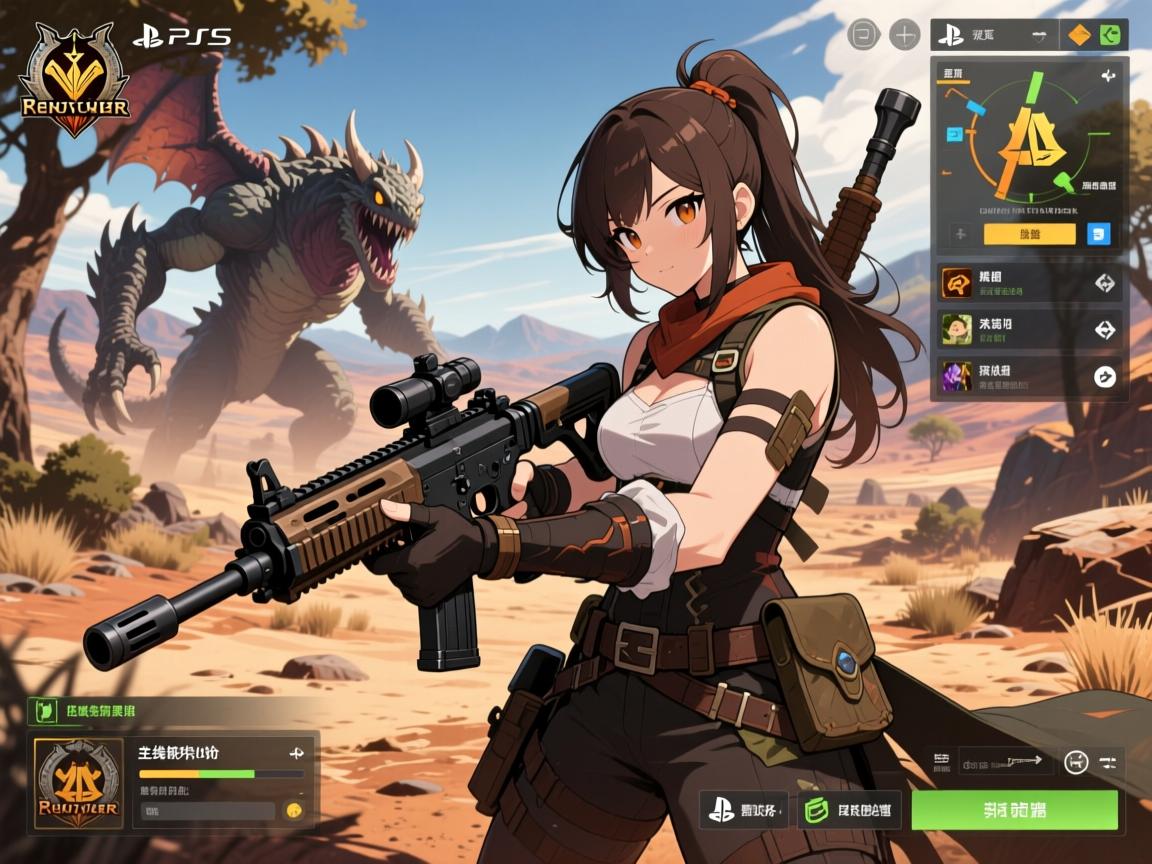This screenshot has width=1152, height=864.
Task: Select the green character portrait list row
Action: 1030,329
